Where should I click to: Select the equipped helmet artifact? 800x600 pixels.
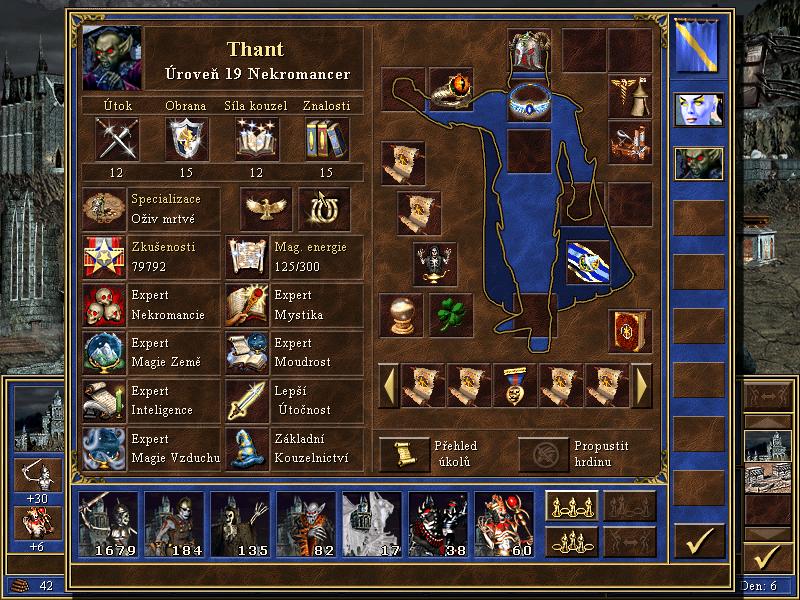[528, 50]
